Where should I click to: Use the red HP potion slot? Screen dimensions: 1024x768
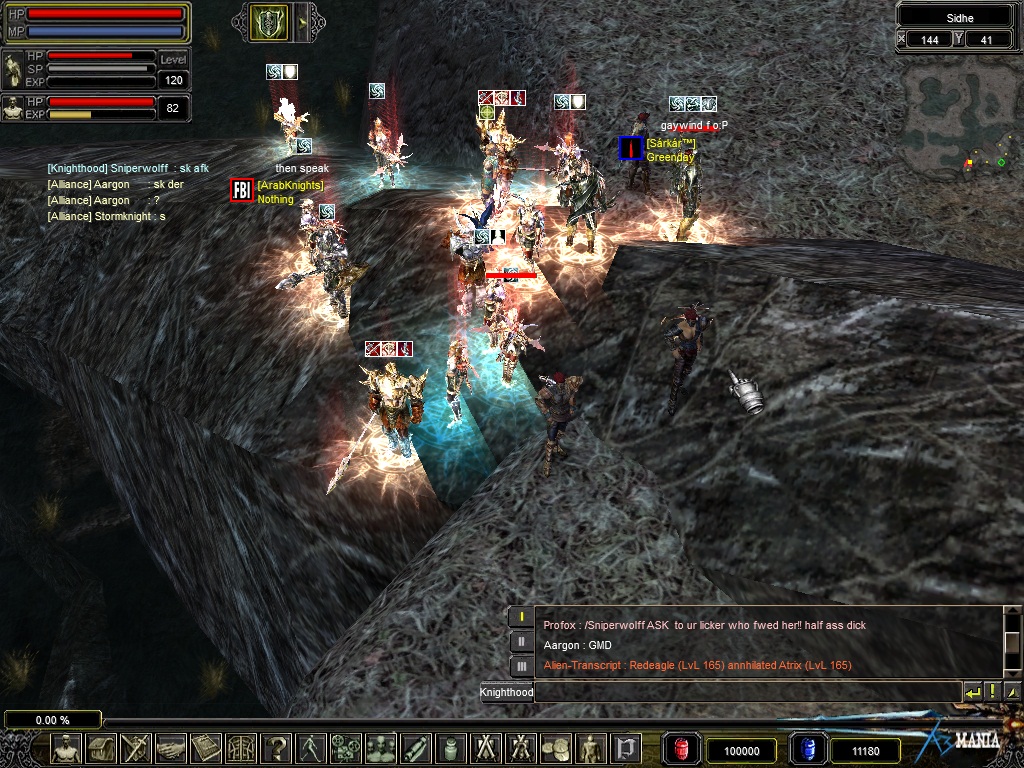[x=680, y=749]
